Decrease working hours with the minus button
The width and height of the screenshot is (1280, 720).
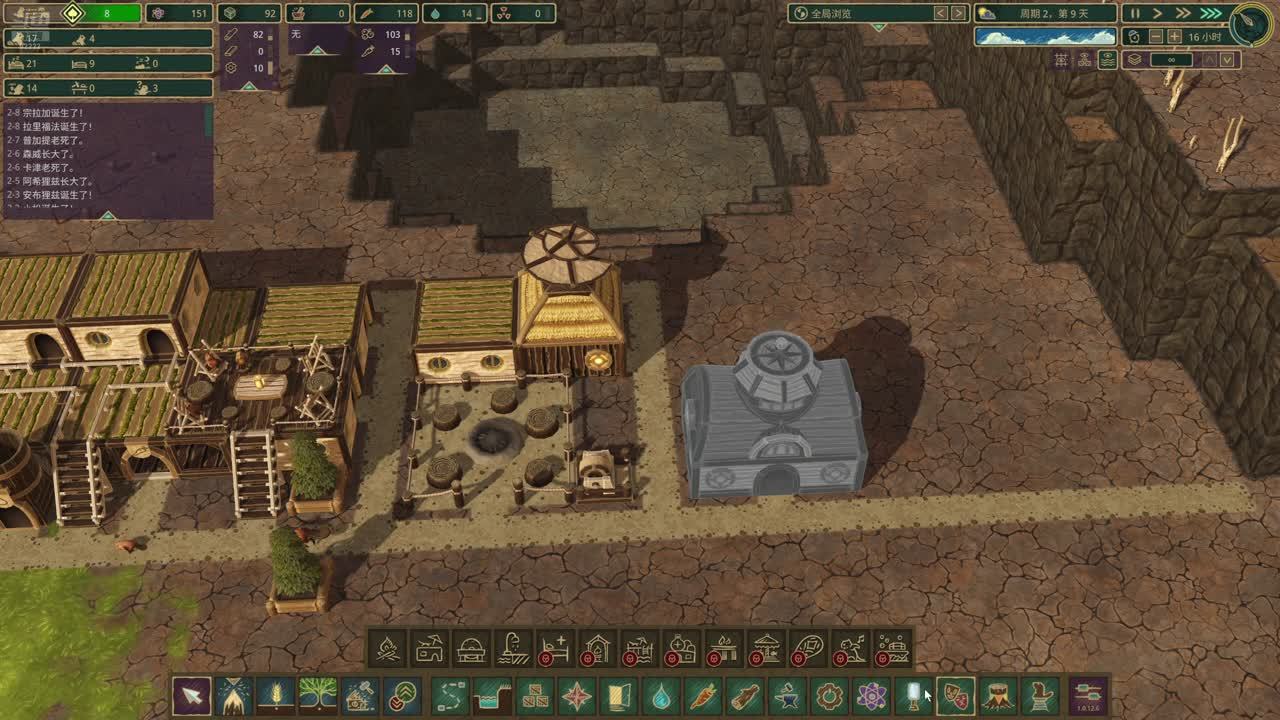pyautogui.click(x=1154, y=36)
